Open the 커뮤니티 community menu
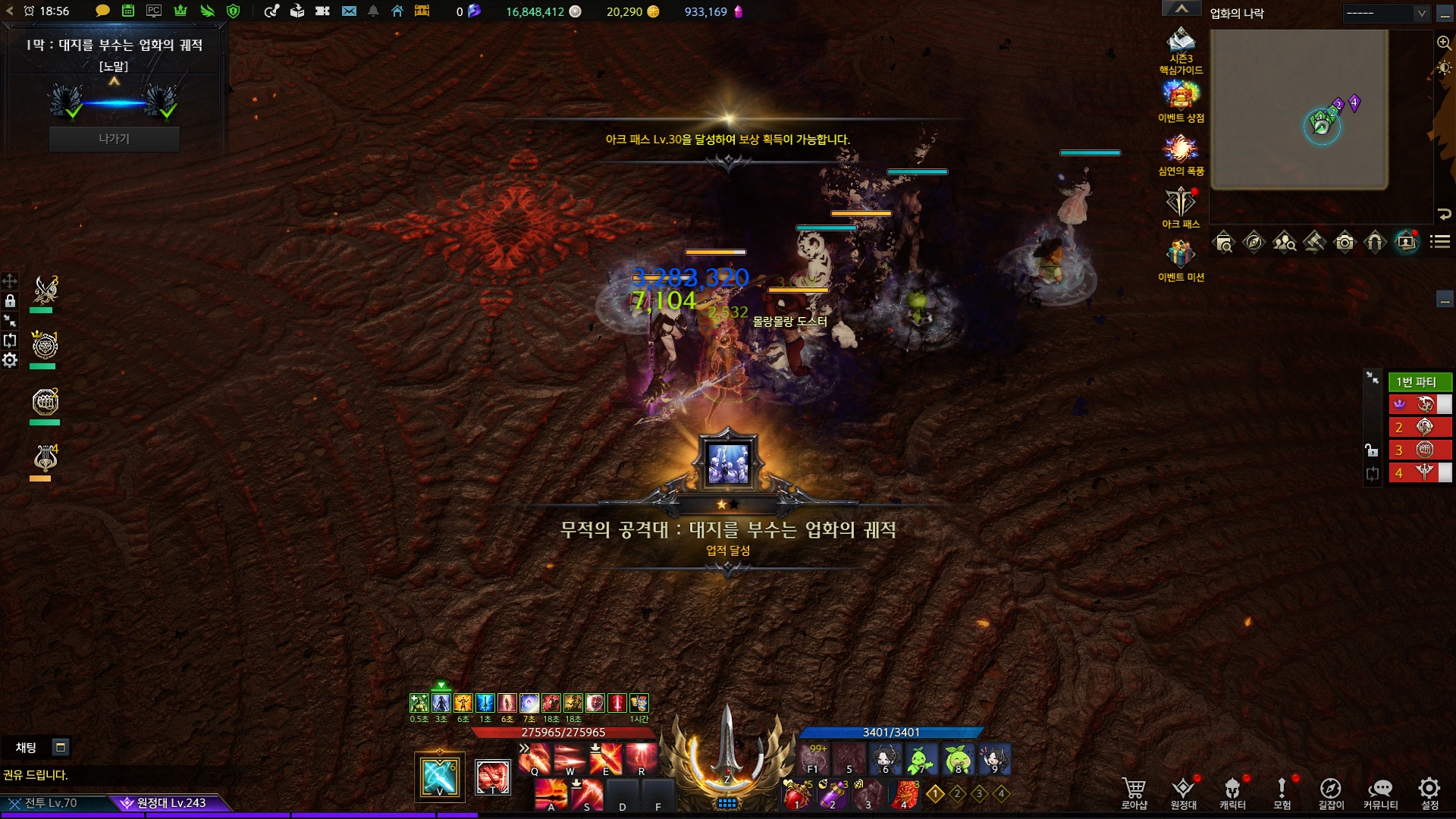Image resolution: width=1456 pixels, height=819 pixels. click(1380, 791)
